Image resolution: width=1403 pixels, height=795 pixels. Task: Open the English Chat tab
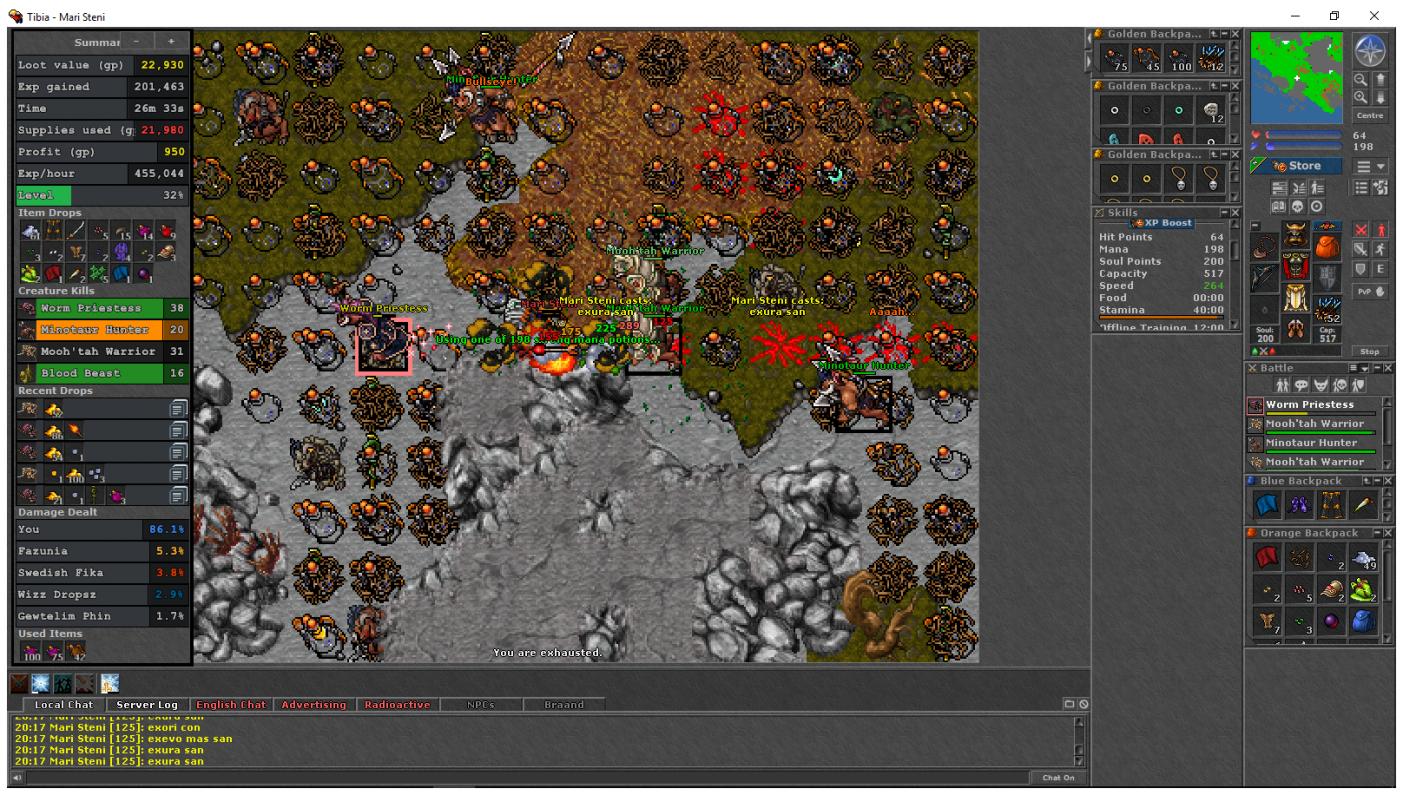230,705
